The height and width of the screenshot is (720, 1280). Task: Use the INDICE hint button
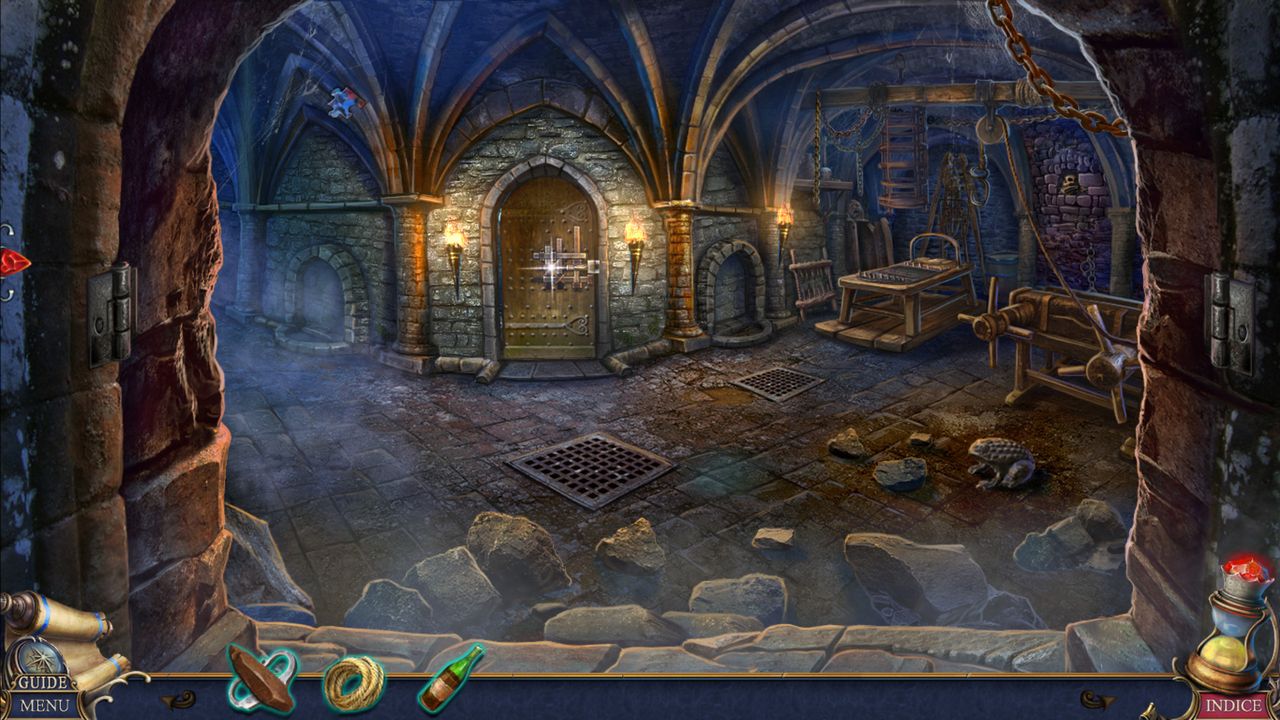(1233, 706)
